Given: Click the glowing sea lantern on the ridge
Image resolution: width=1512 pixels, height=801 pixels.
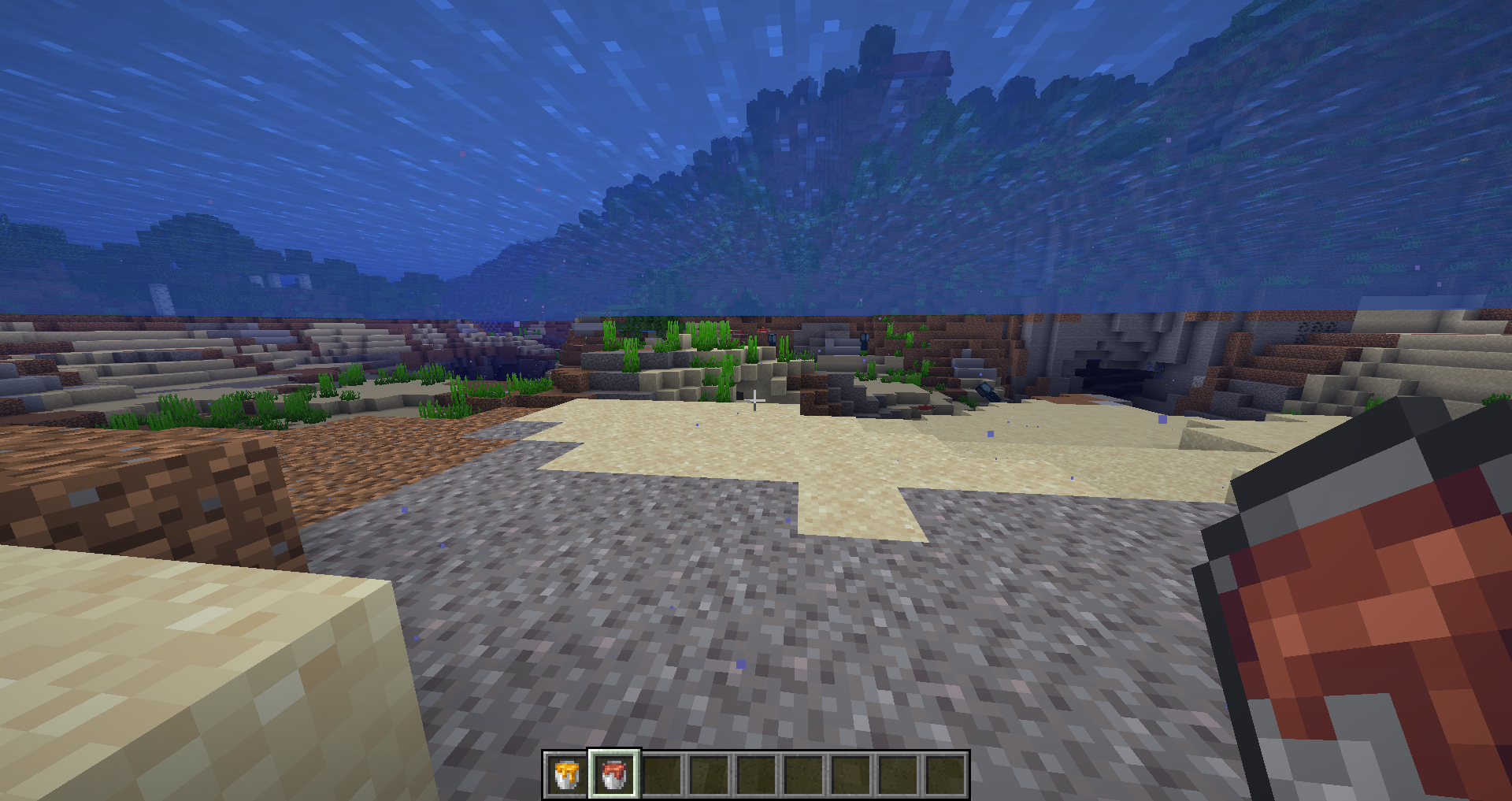Looking at the screenshot, I should click(773, 340).
